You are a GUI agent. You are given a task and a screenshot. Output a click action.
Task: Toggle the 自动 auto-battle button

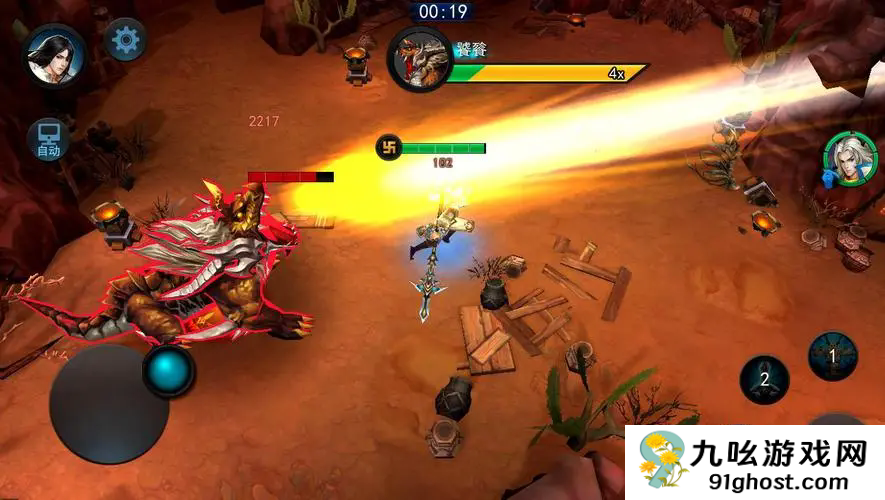coord(48,139)
